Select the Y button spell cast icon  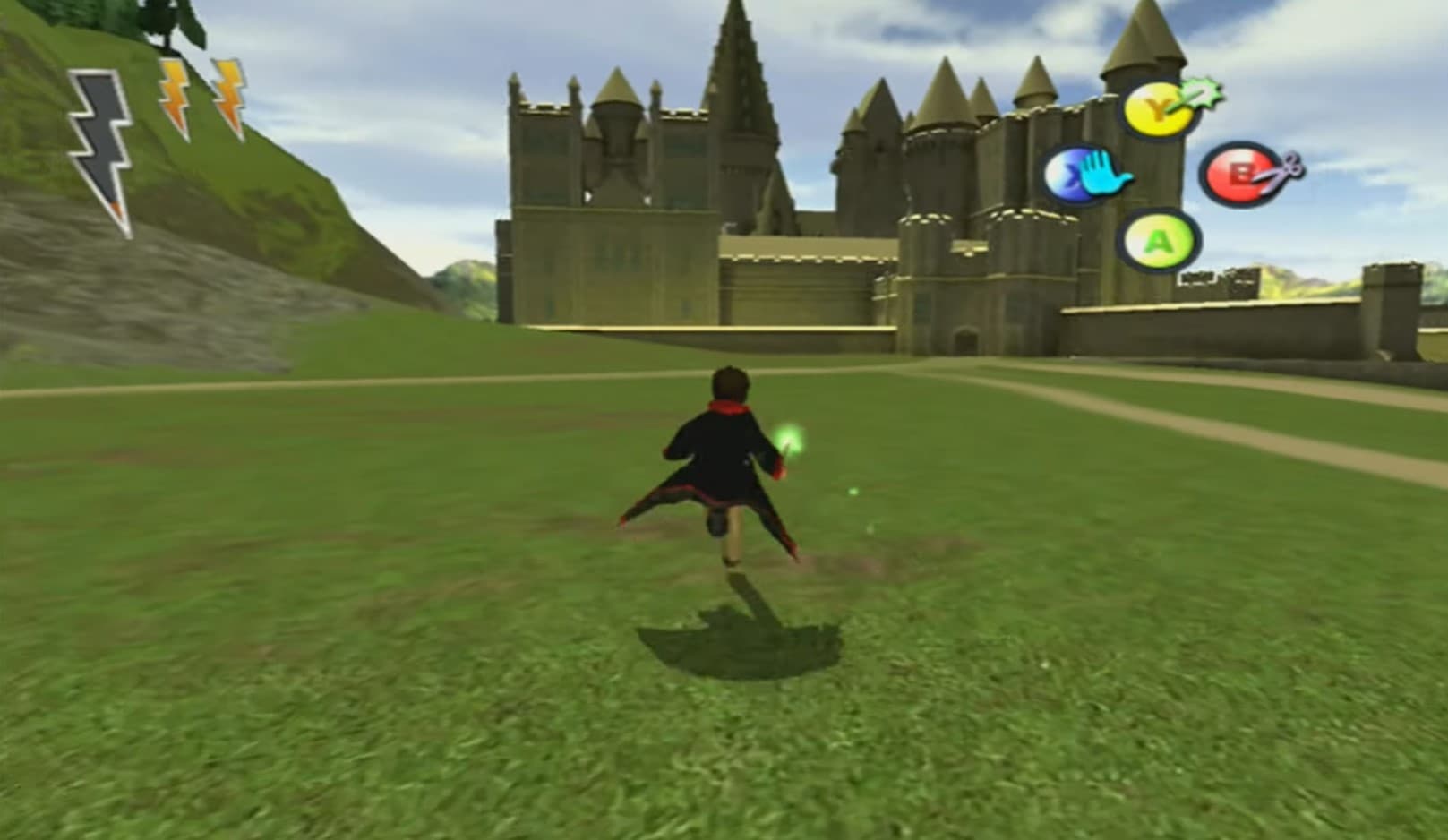[1156, 107]
